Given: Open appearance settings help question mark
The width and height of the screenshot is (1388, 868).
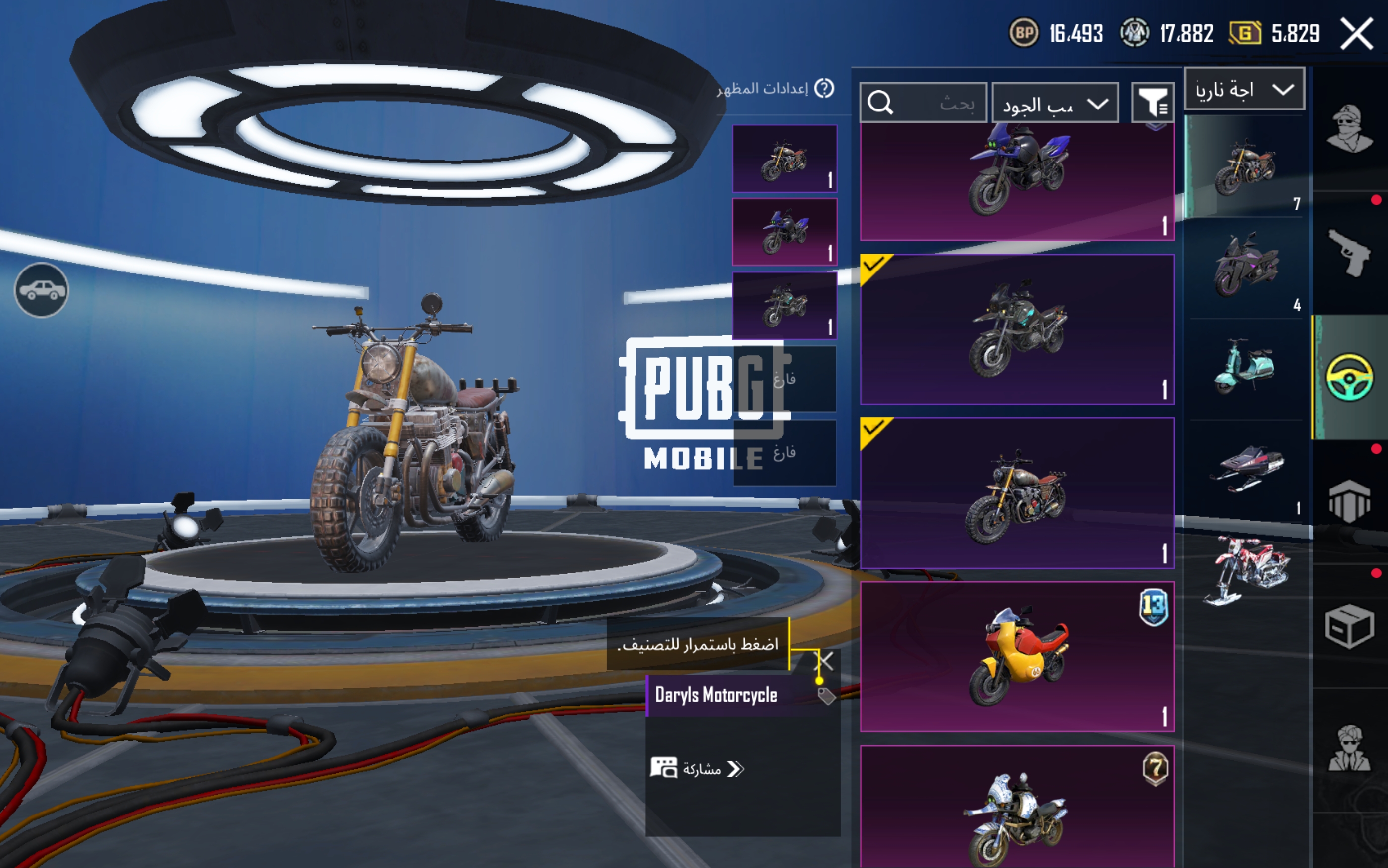Looking at the screenshot, I should click(825, 88).
